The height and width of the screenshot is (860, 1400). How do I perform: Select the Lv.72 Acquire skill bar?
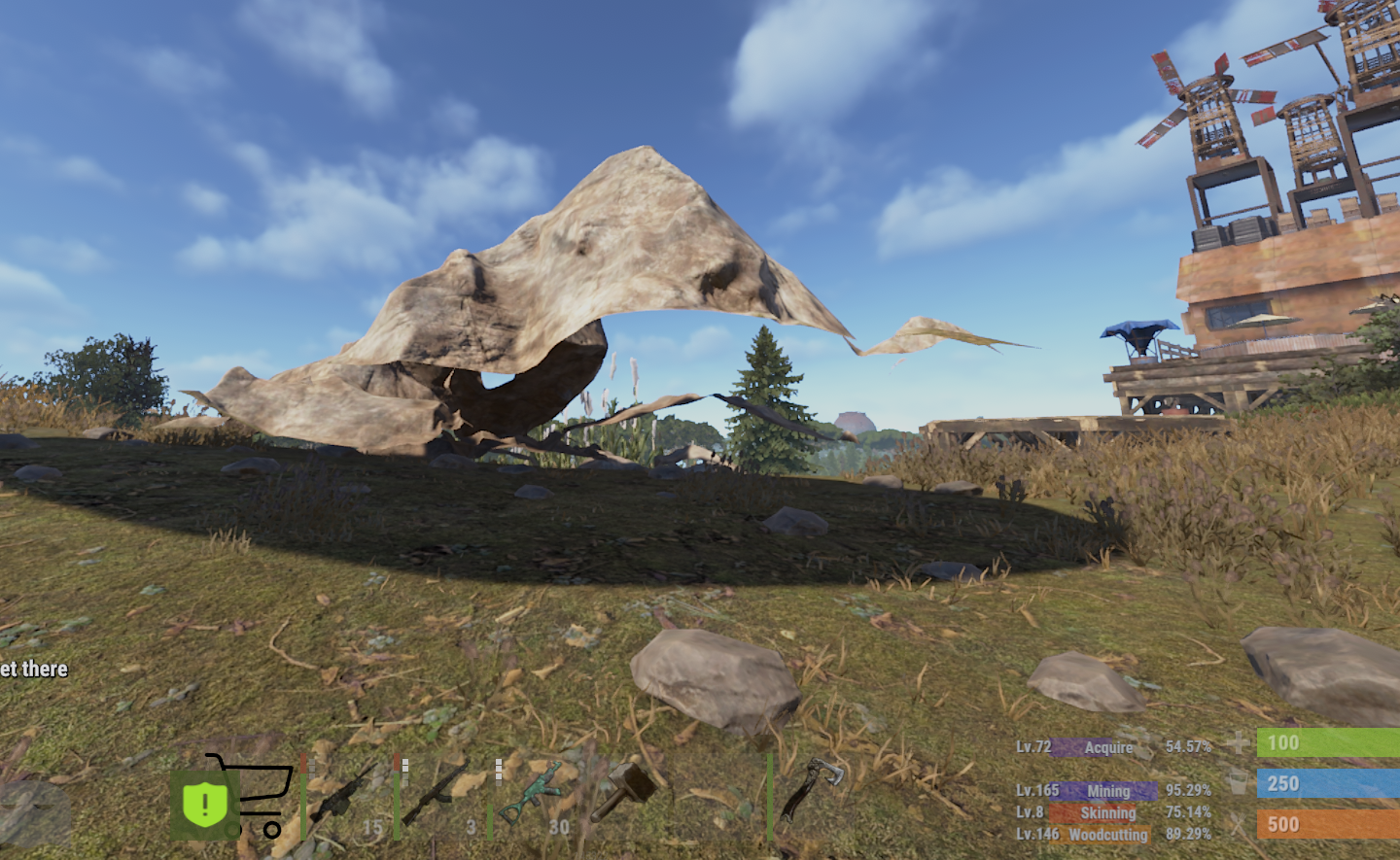[x=1081, y=747]
